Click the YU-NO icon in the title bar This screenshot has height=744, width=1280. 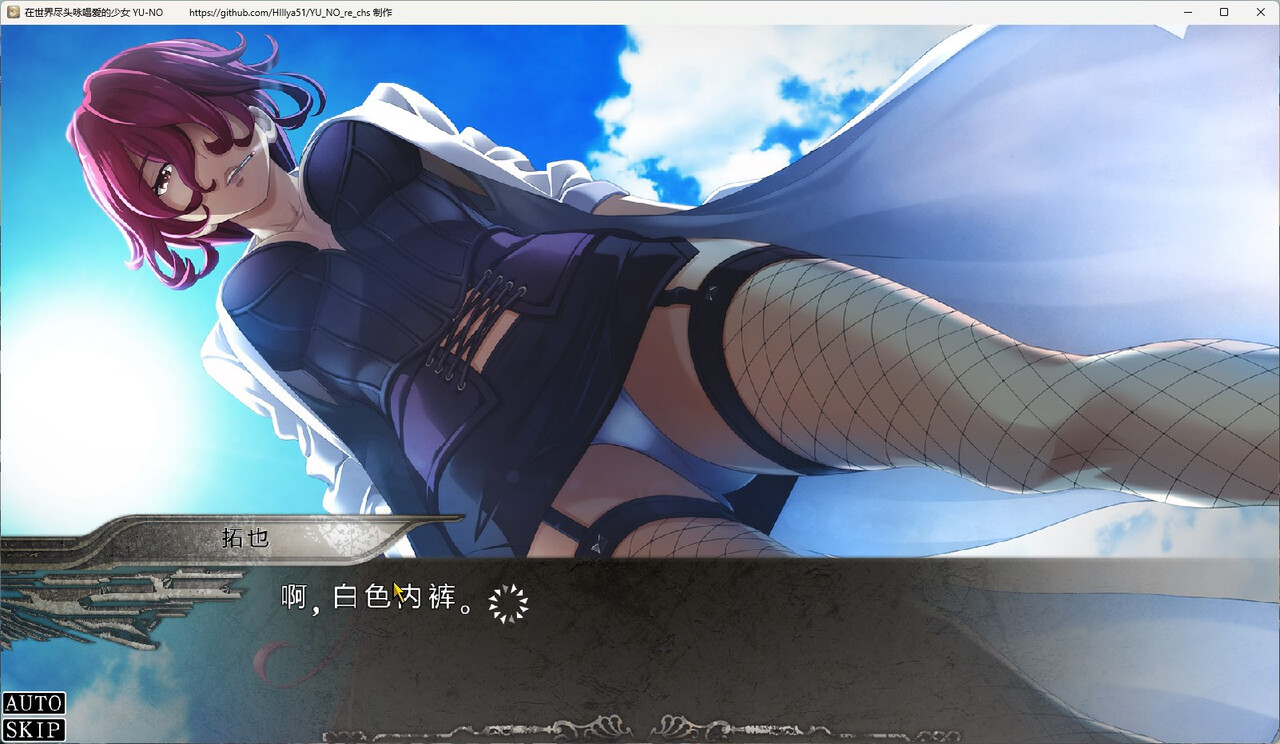click(12, 12)
